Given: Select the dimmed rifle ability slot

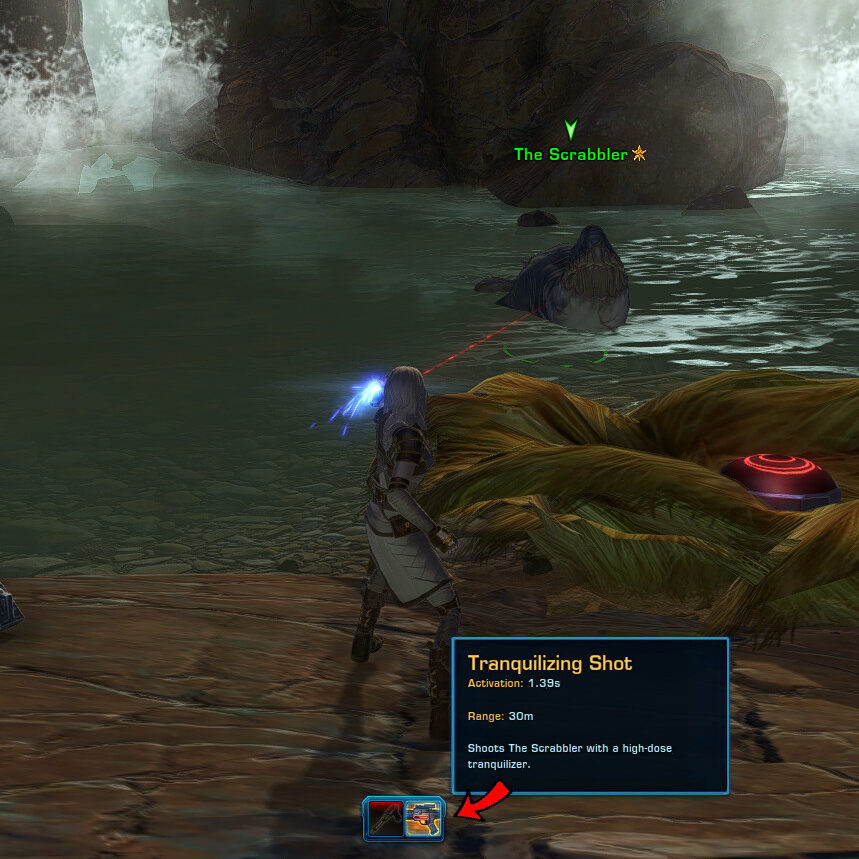Looking at the screenshot, I should click(385, 818).
